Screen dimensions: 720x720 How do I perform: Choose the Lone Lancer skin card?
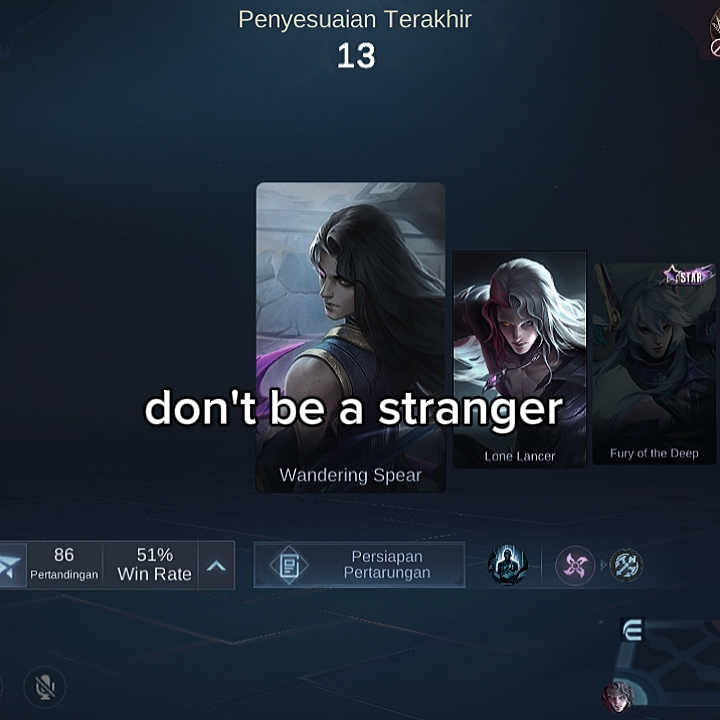point(519,340)
